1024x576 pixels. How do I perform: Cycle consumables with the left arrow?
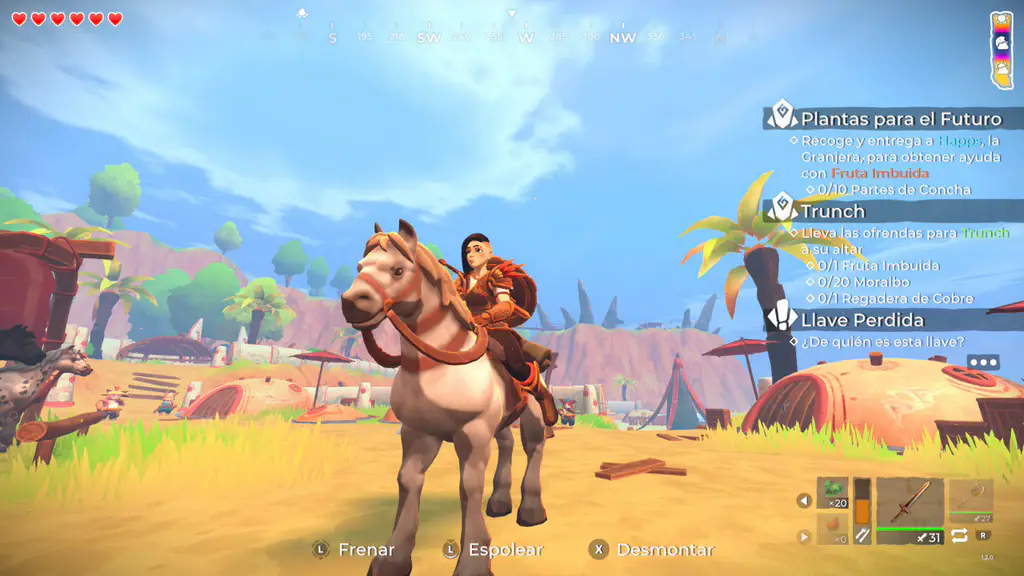point(804,500)
